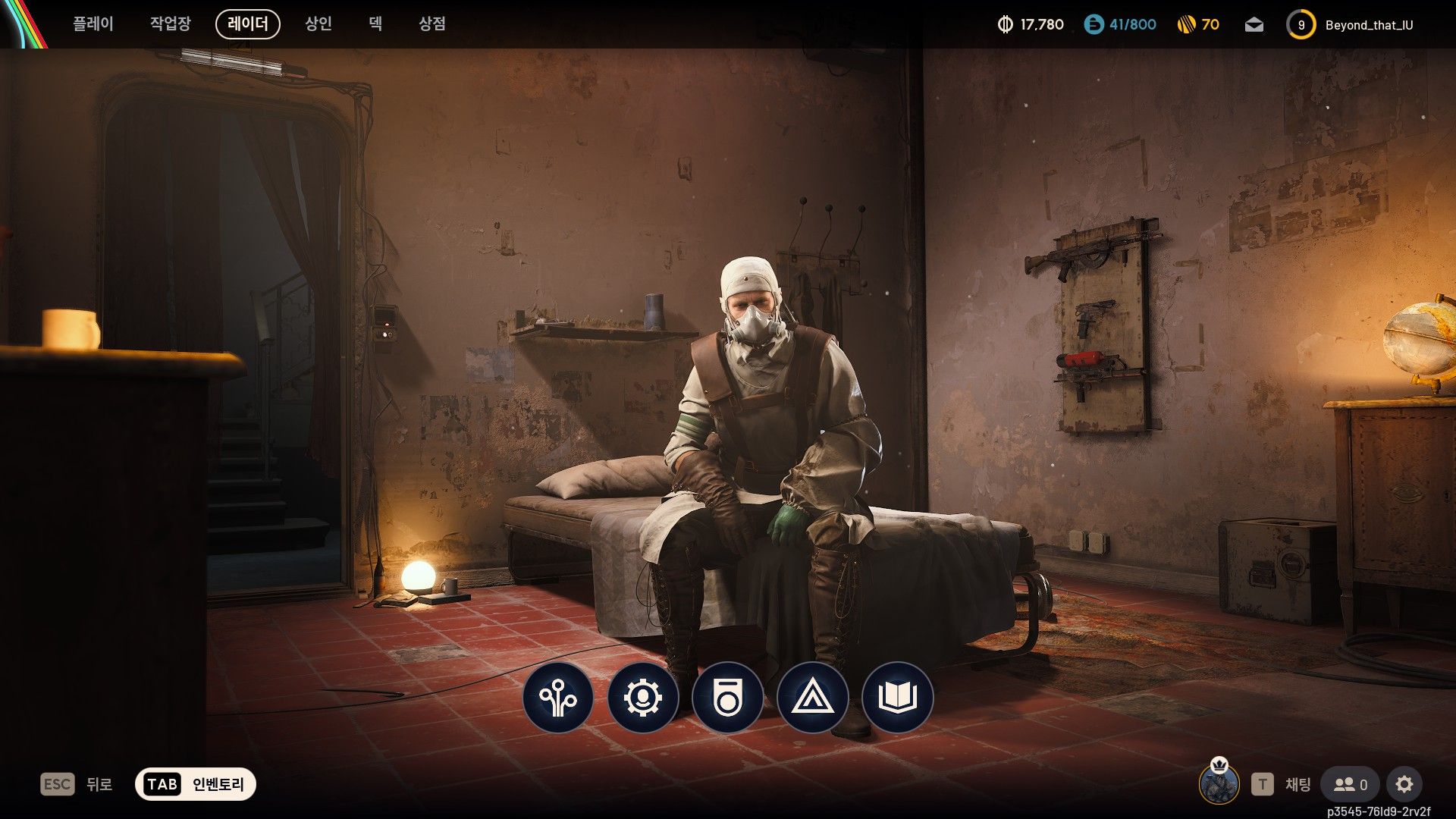Open the mailbox envelope icon

[1254, 25]
